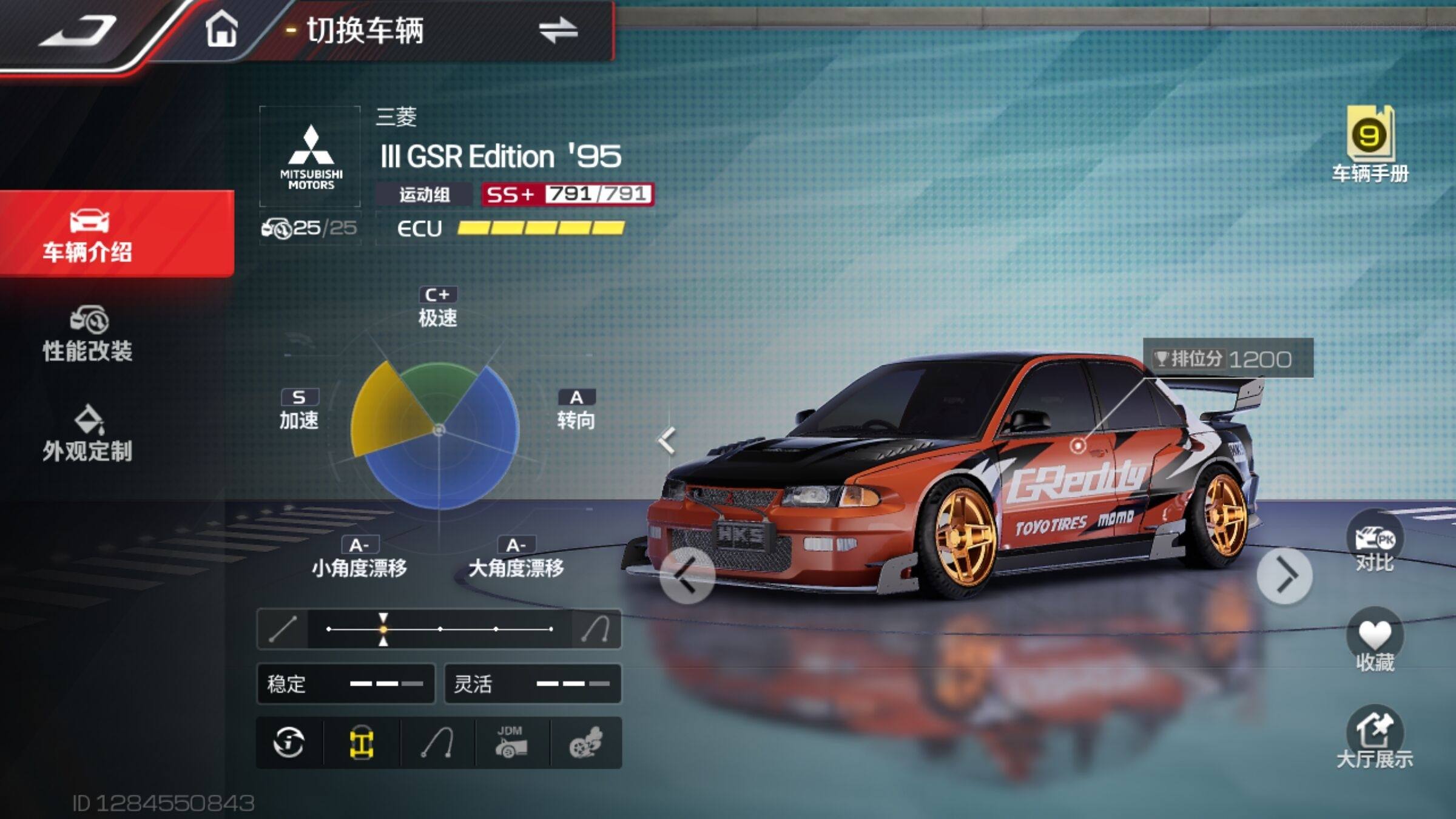The image size is (1456, 819).
Task: Collapse the stats panel with chevron
Action: pyautogui.click(x=667, y=440)
